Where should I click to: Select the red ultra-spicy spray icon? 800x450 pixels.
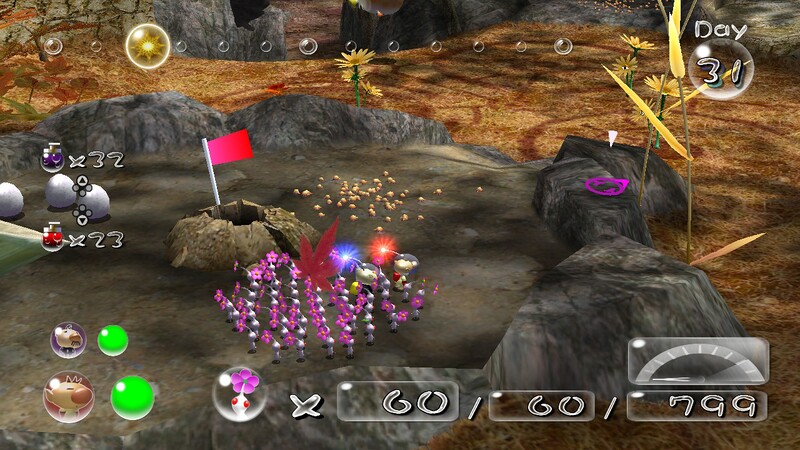(52, 237)
